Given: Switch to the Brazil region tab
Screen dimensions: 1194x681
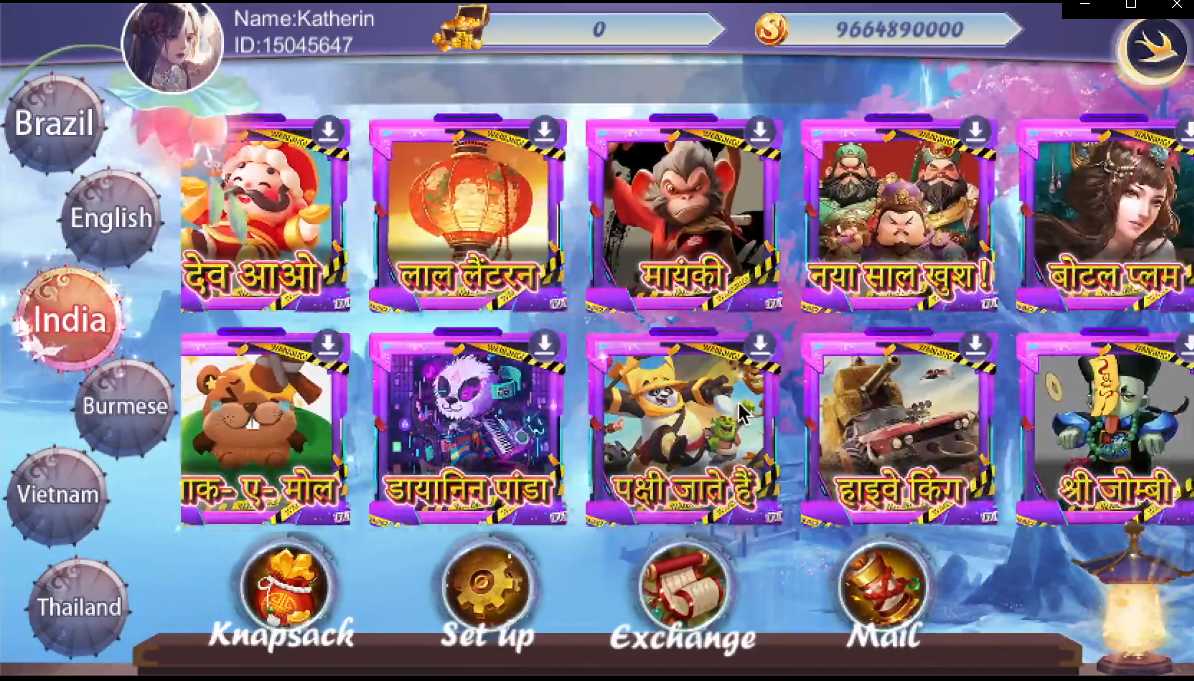Looking at the screenshot, I should 55,124.
